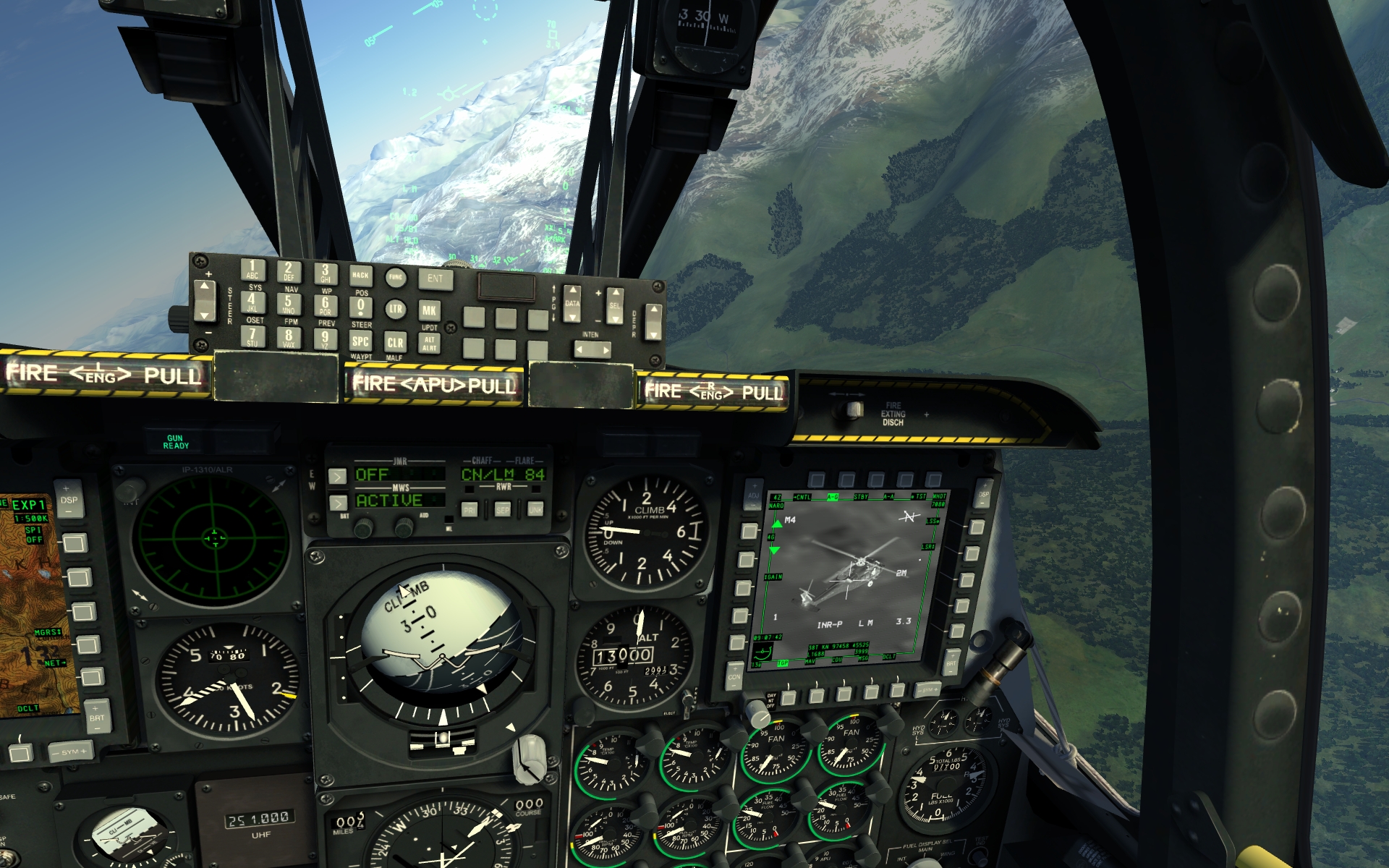
Task: Toggle the PRI button under RWR
Action: (469, 509)
